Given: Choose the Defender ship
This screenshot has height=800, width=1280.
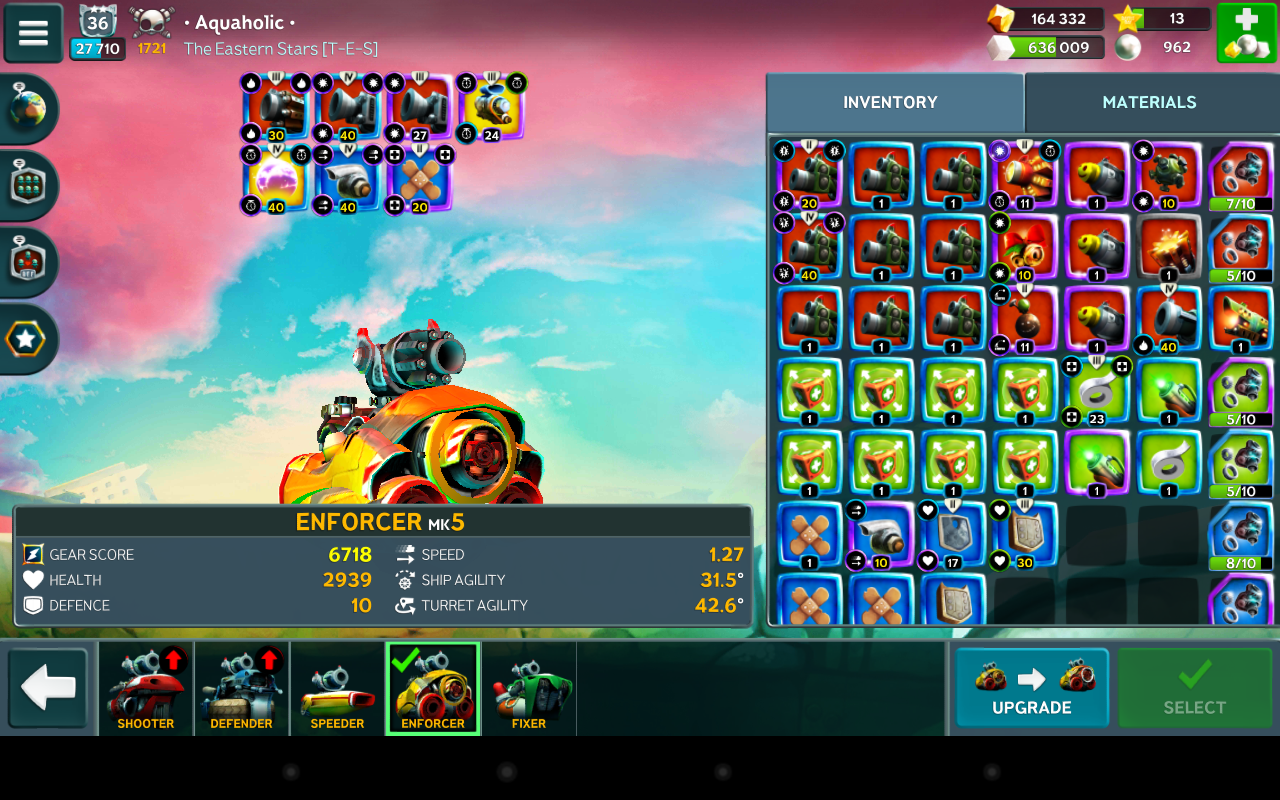Looking at the screenshot, I should click(x=242, y=688).
